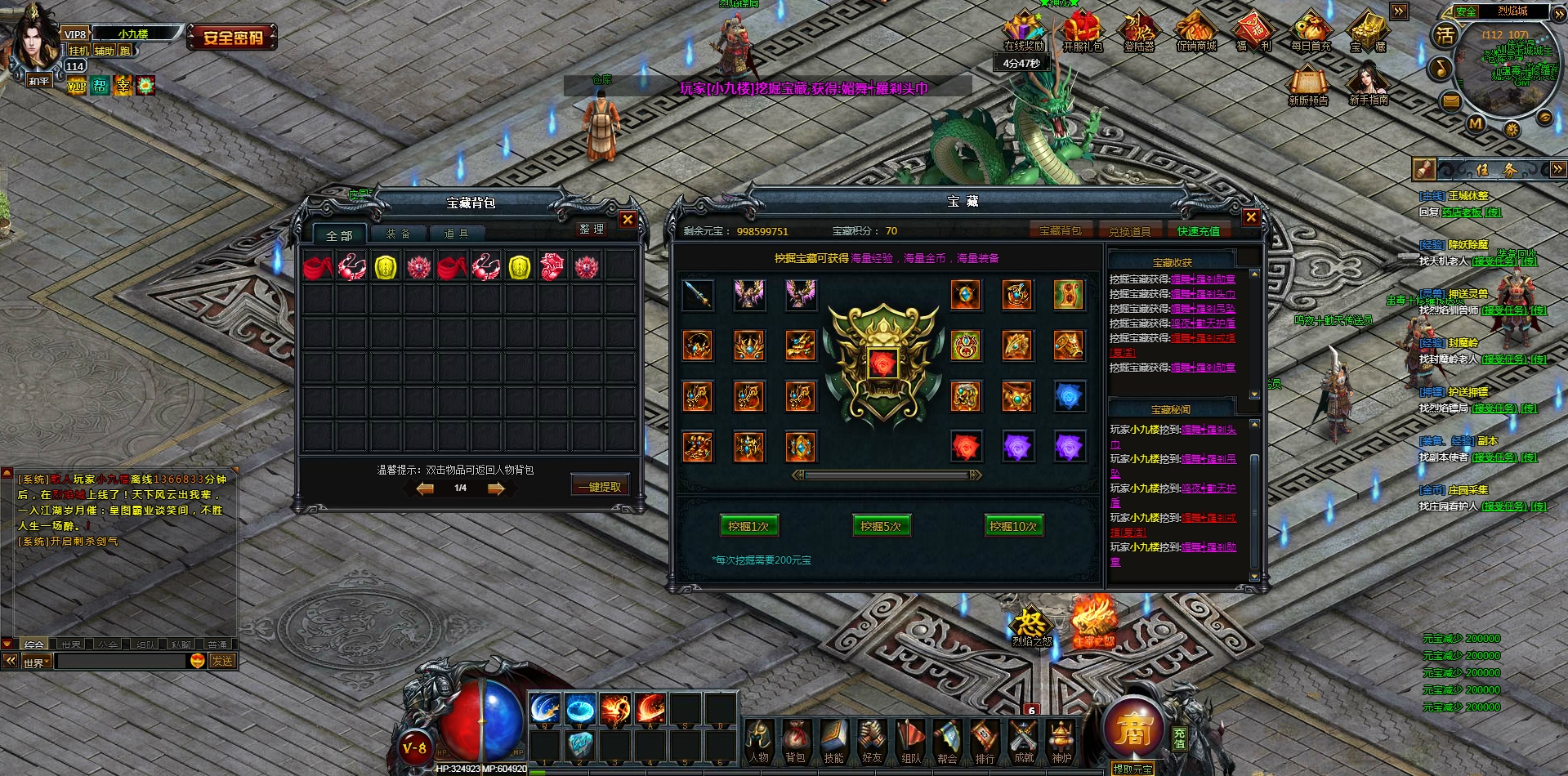The image size is (1568, 776).
Task: Claim the 在线奖励 online reward icon
Action: [1024, 33]
